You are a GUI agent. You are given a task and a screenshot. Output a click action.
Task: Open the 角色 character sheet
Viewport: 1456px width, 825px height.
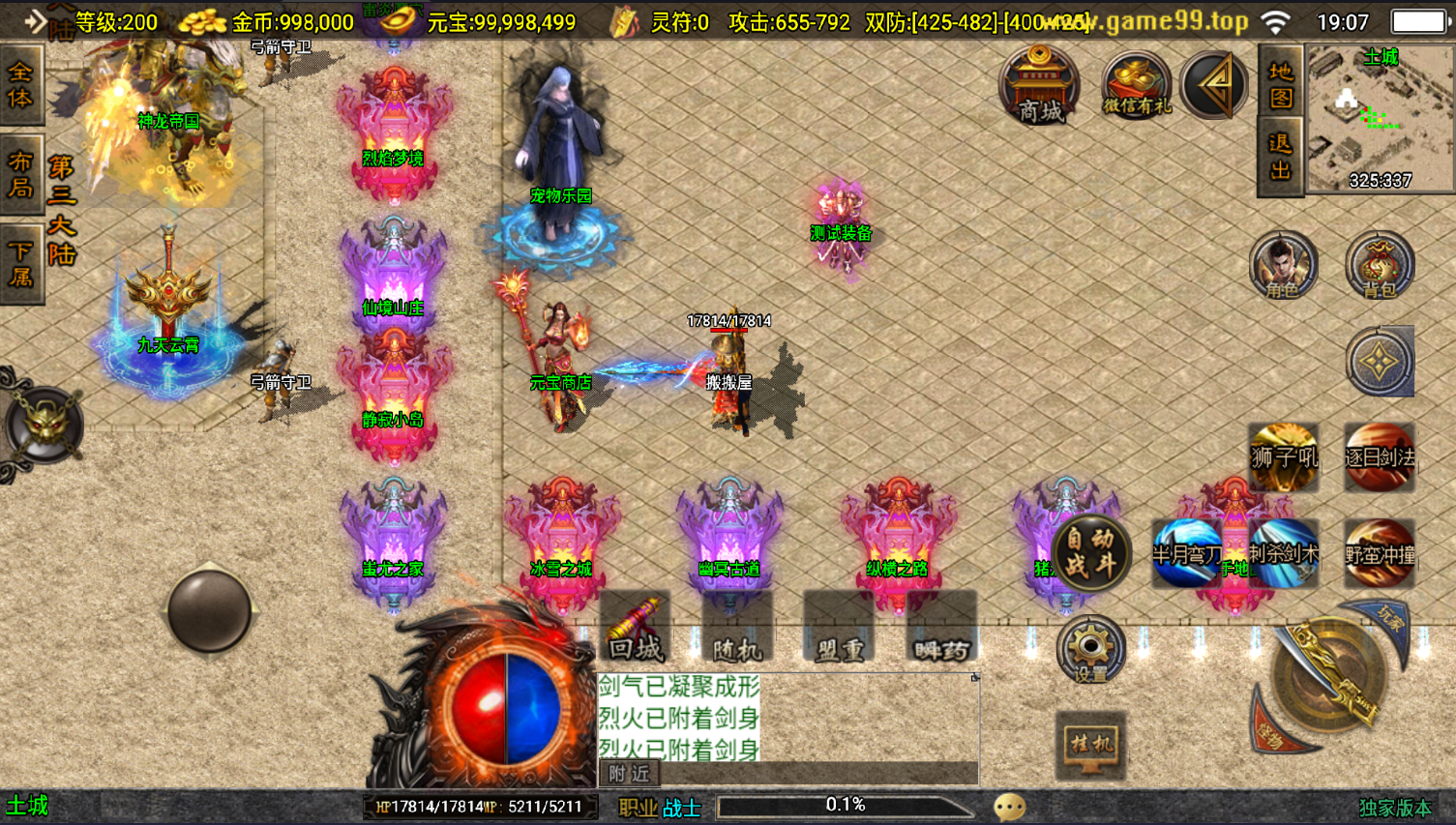[1283, 265]
